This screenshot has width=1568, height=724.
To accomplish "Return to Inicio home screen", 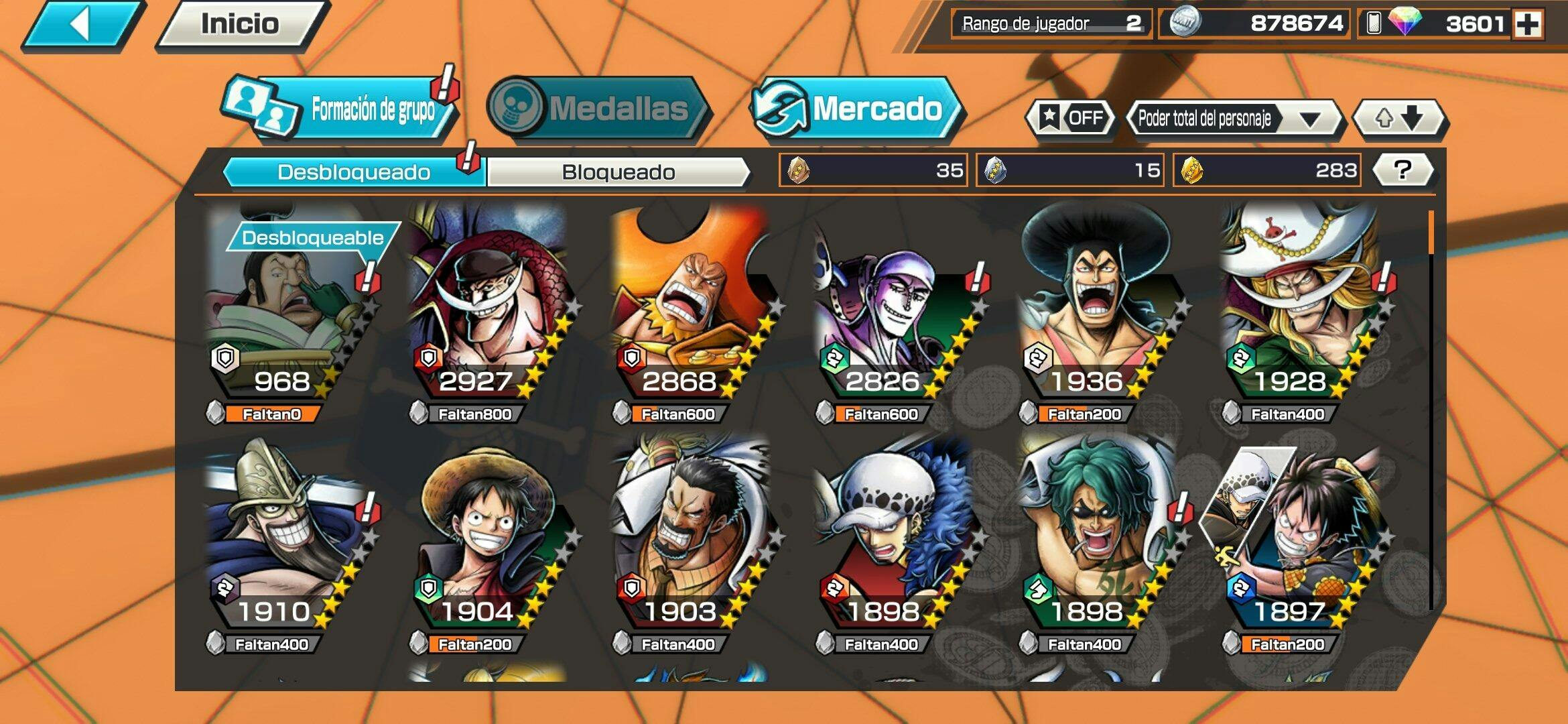I will point(240,25).
